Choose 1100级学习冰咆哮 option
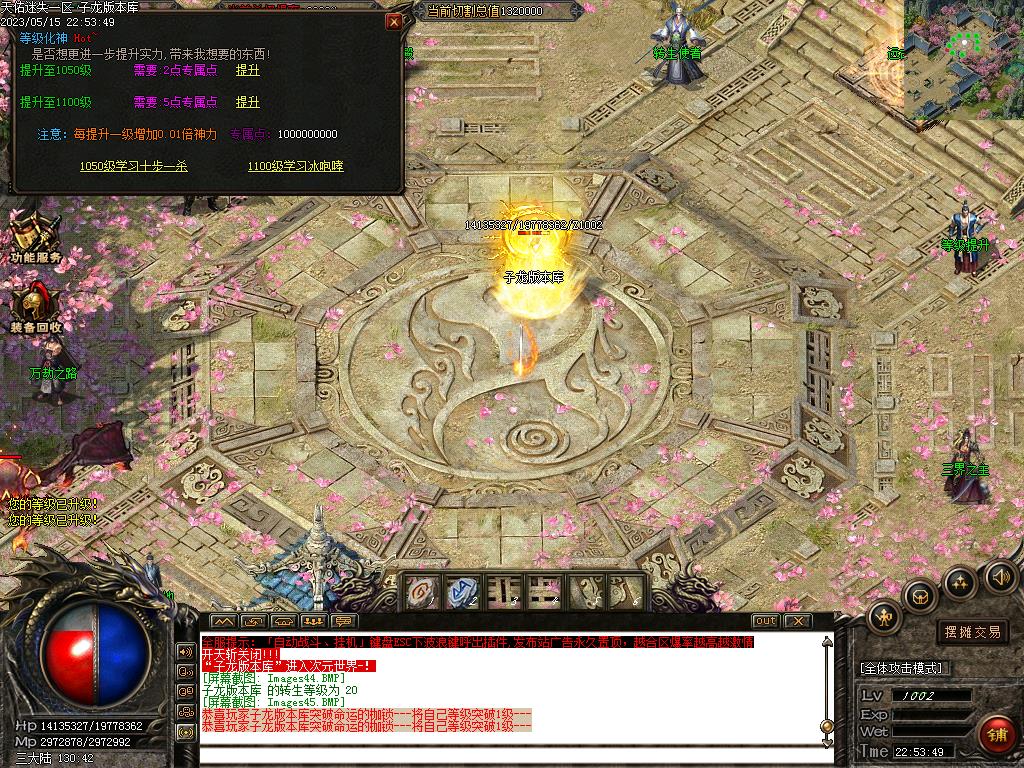 [x=295, y=166]
